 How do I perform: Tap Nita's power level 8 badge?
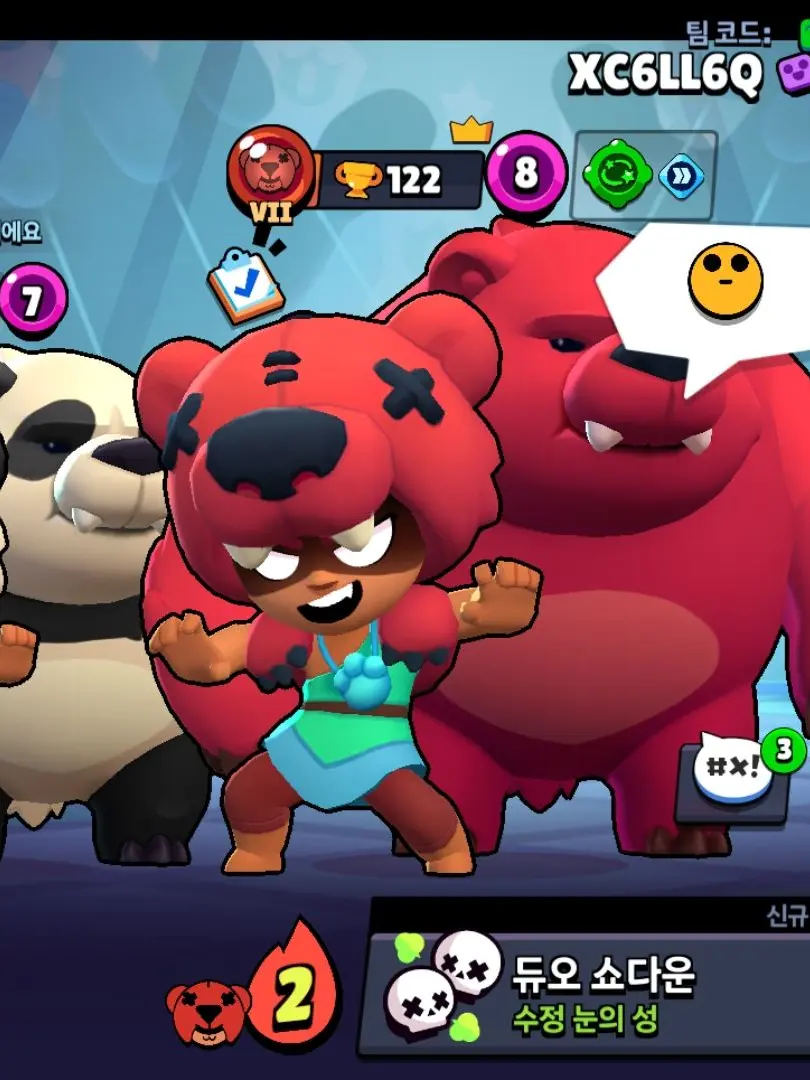click(526, 174)
